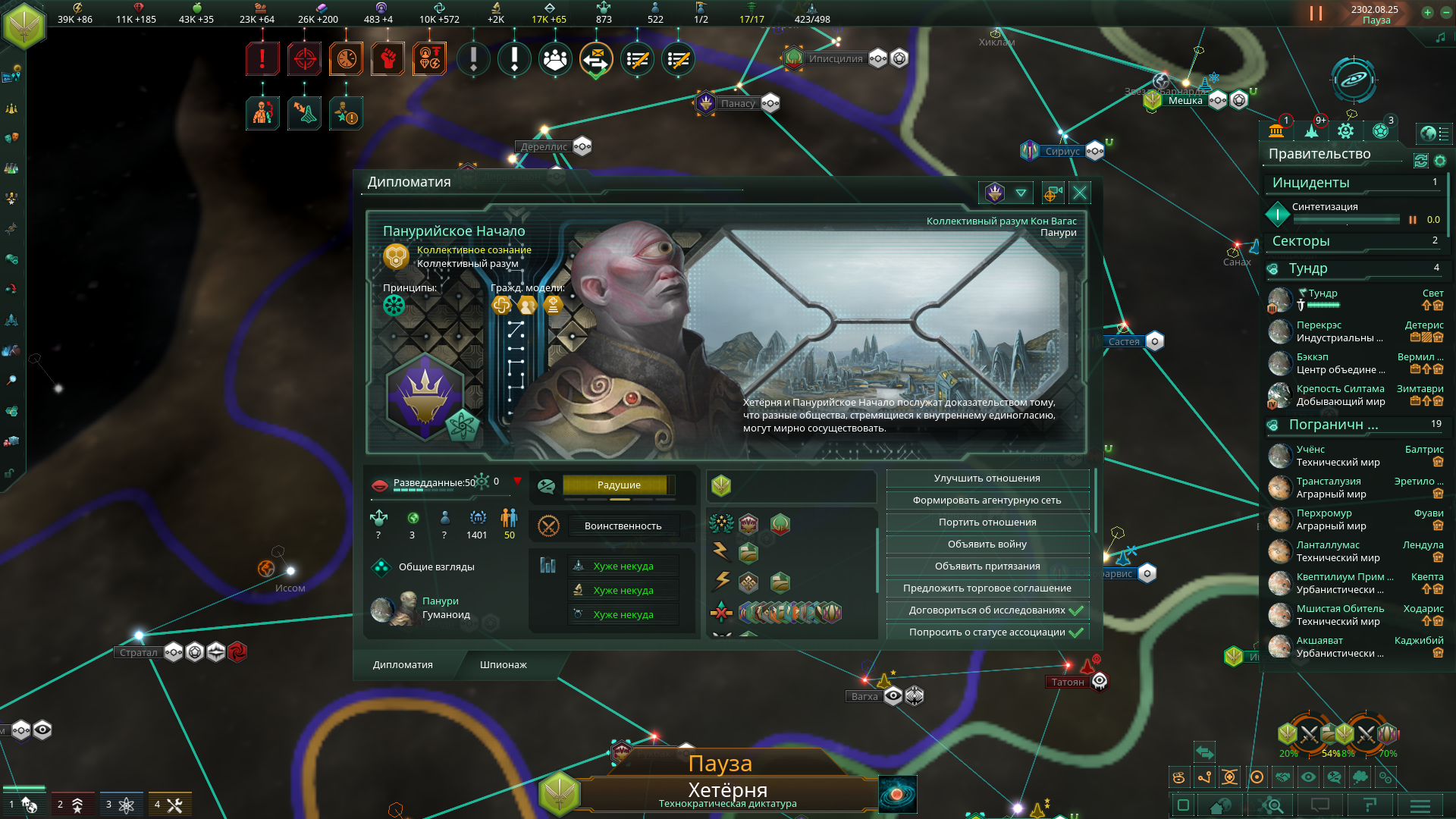Select planet Тундр in sector list
The image size is (1456, 819).
pos(1323,293)
